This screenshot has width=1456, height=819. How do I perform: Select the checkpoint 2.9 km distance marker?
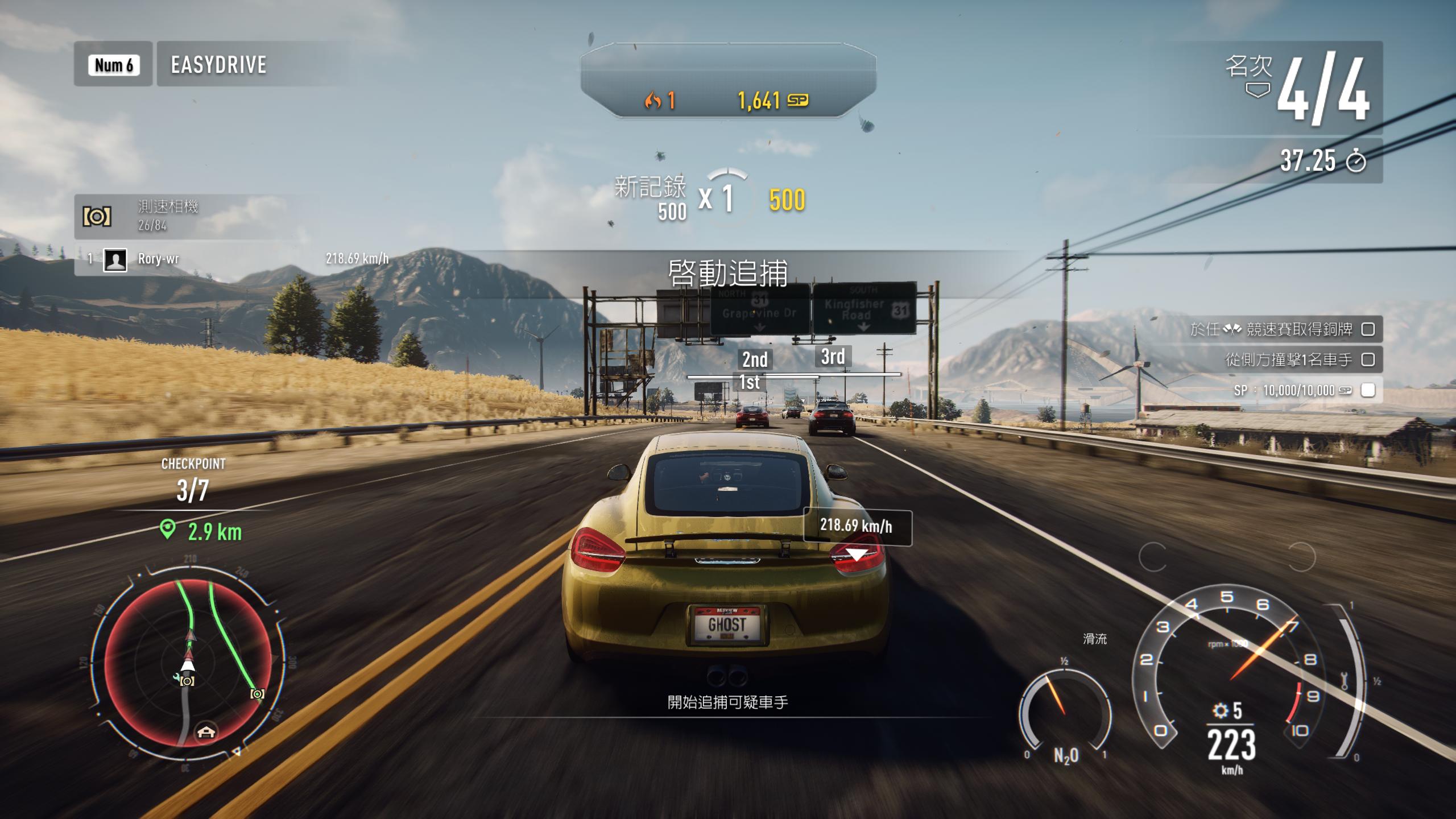coord(202,532)
